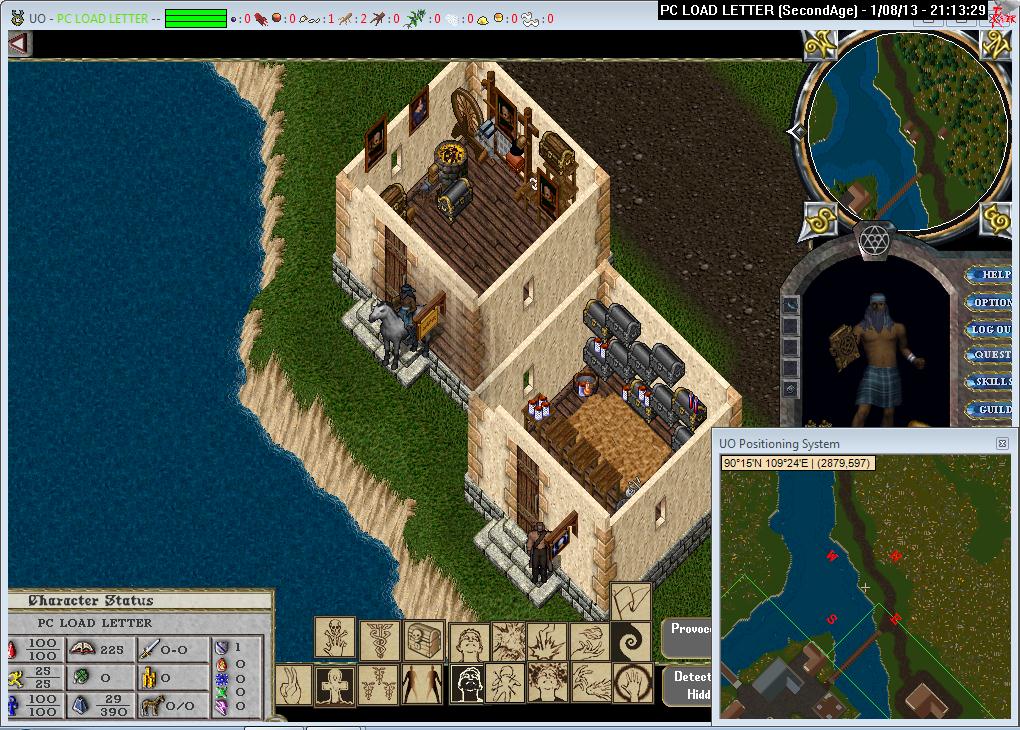Close the UO Positioning System window

coord(1002,443)
